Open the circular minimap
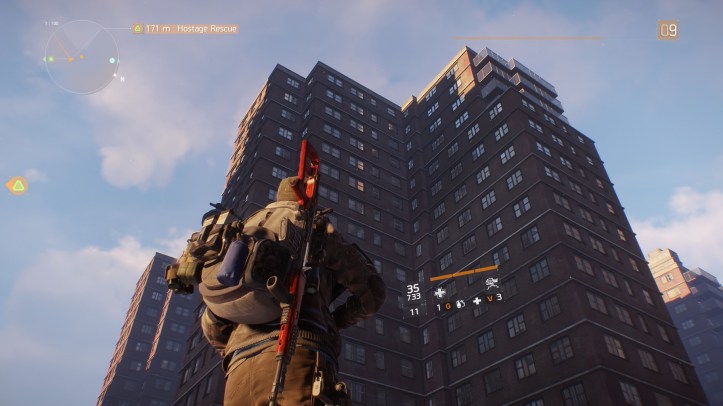723x406 pixels. coord(80,57)
